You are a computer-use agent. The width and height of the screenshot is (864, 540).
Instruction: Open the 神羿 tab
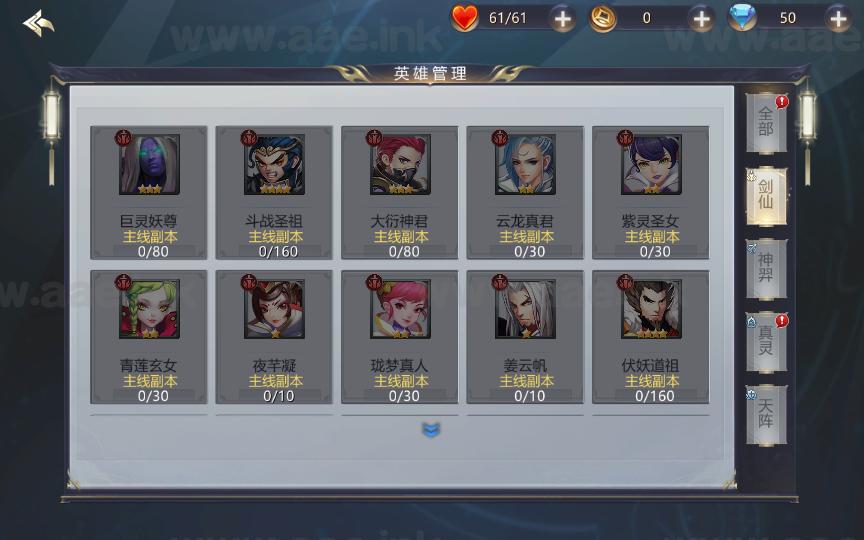[x=766, y=268]
